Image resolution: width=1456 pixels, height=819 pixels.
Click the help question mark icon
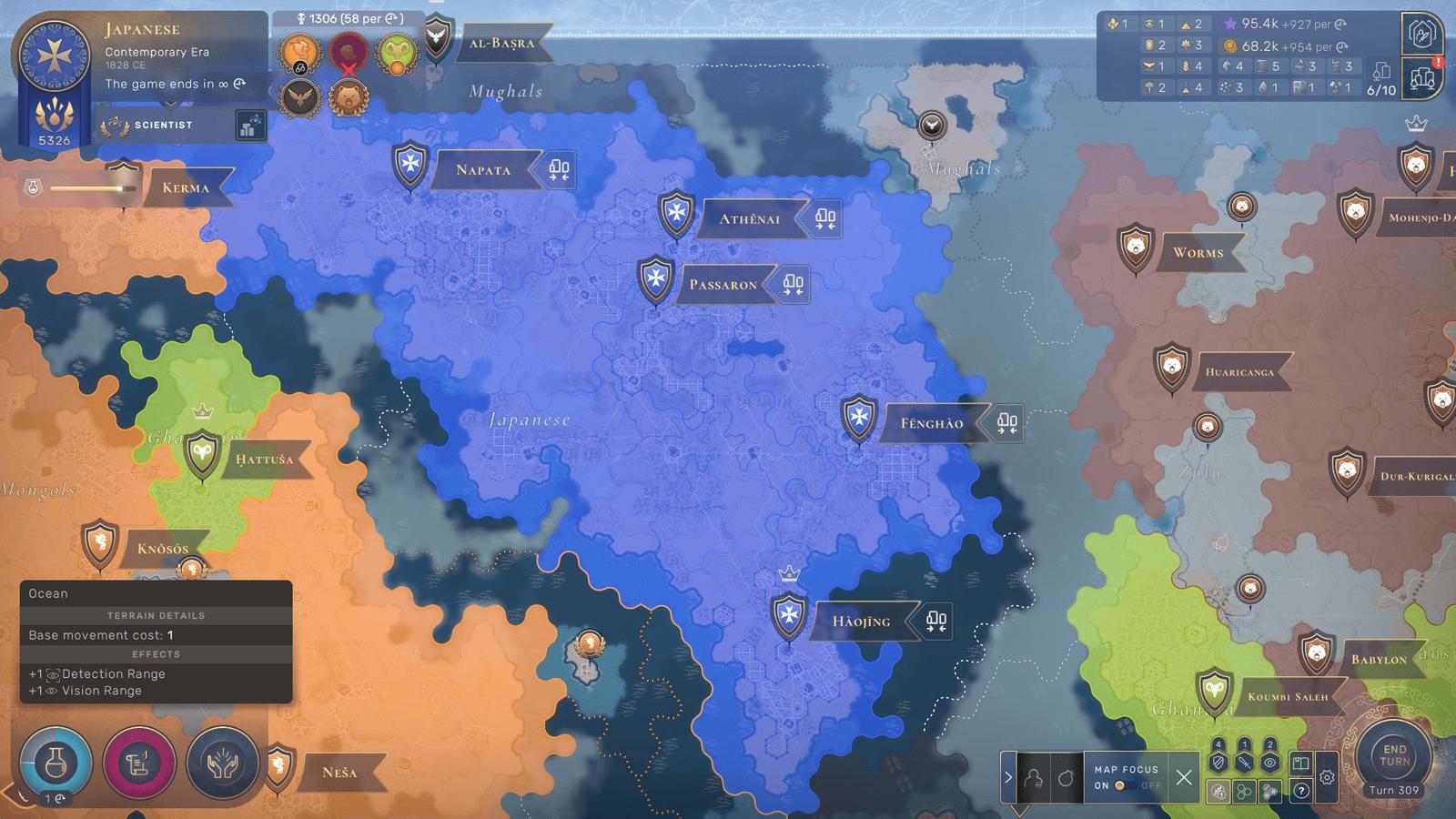(1301, 790)
